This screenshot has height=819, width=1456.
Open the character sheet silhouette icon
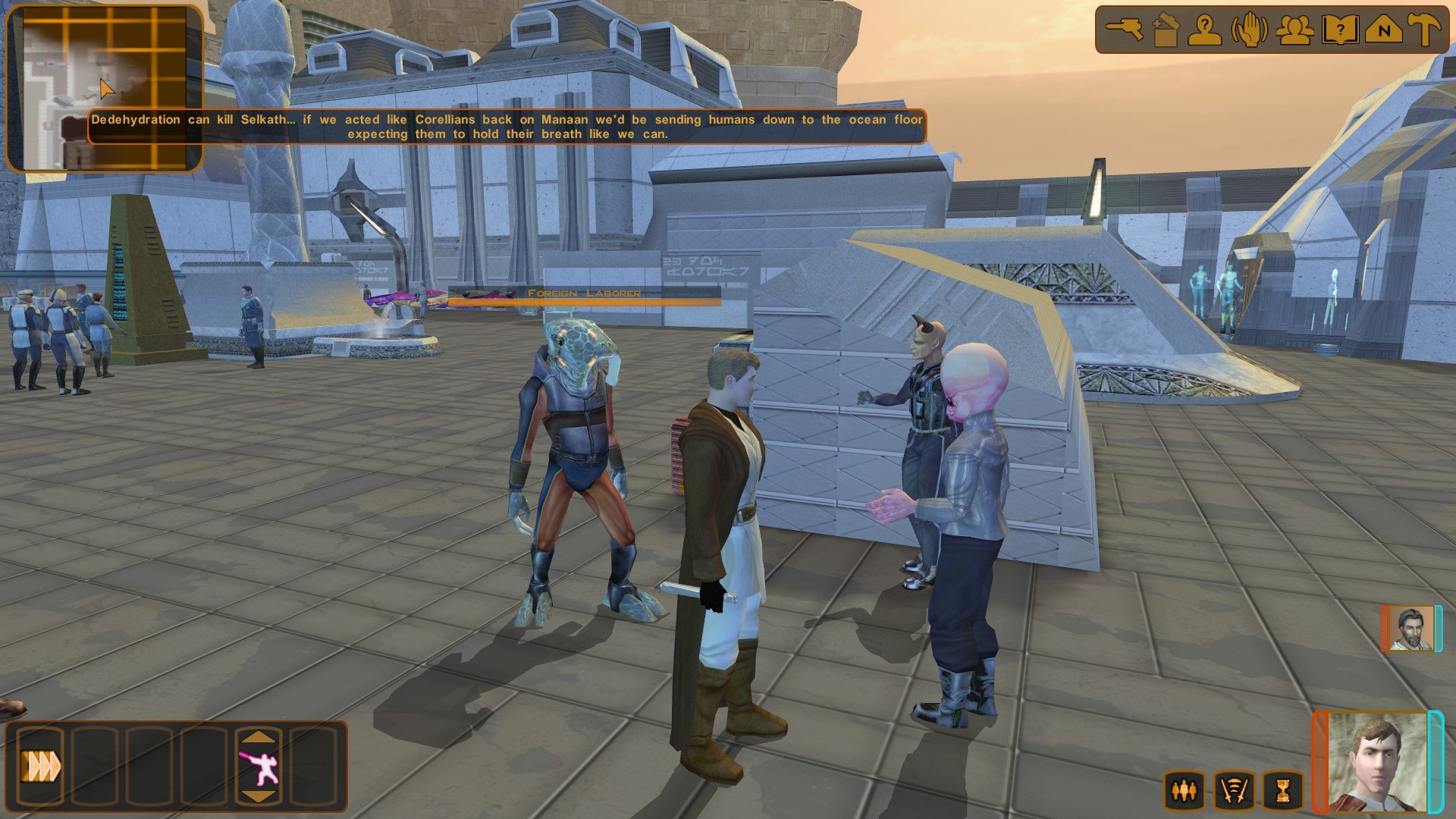[1204, 30]
